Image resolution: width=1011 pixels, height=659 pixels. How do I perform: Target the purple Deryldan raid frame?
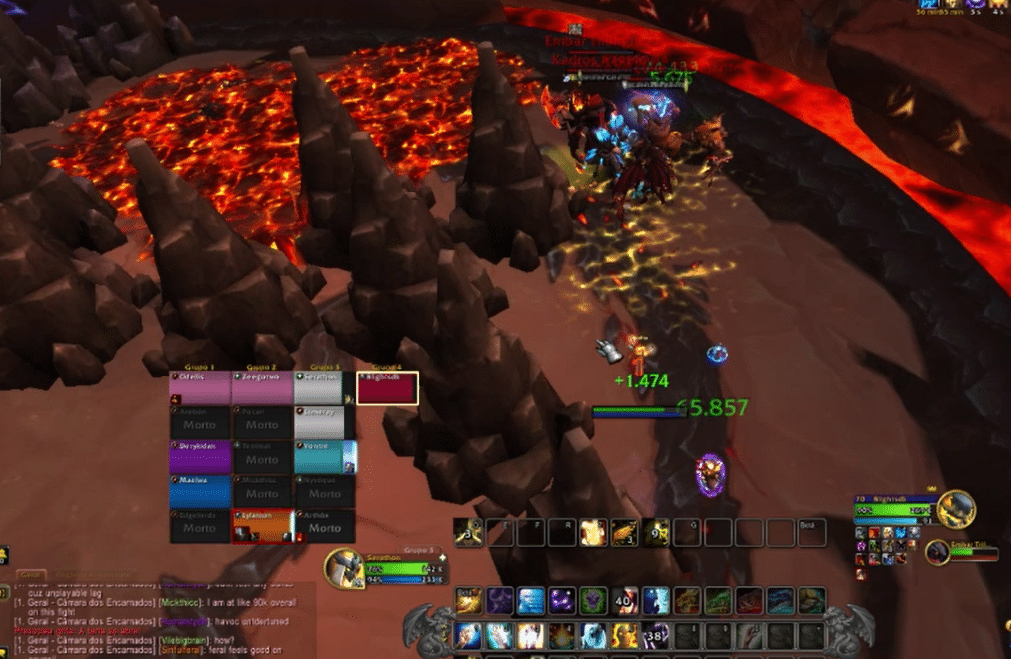coord(200,455)
